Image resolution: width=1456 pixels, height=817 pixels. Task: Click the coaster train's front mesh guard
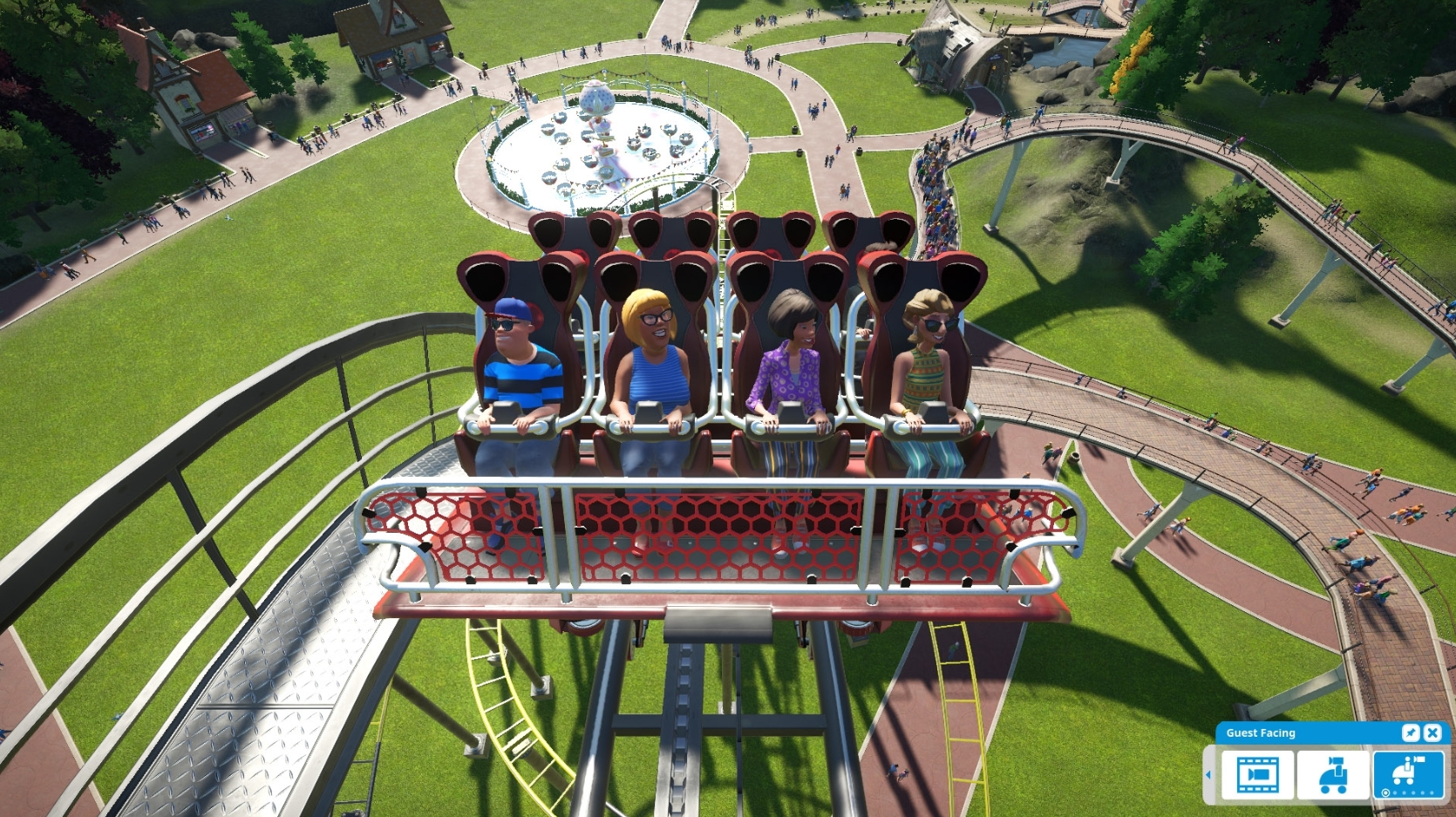pos(724,536)
